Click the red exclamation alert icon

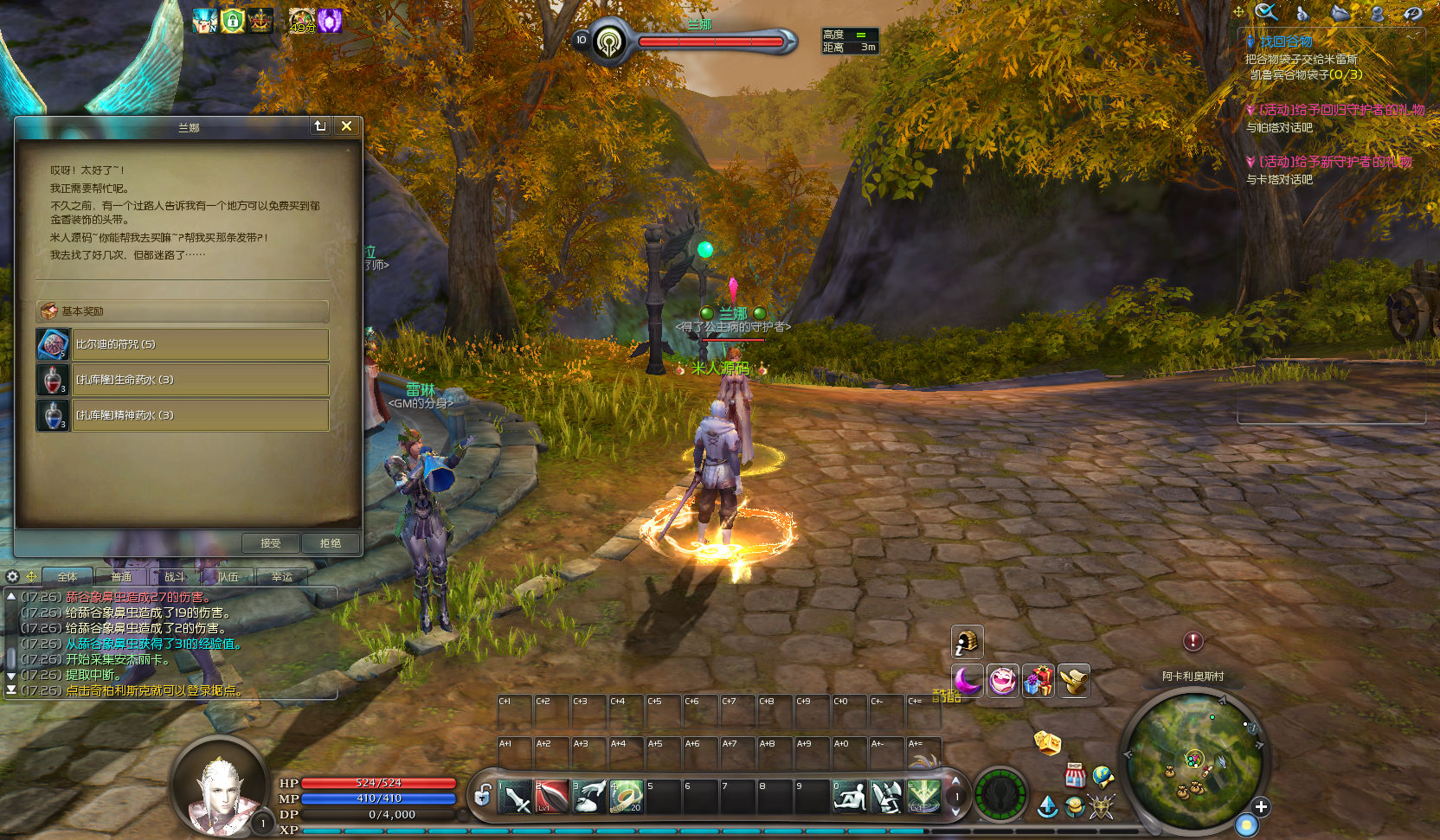[1192, 641]
